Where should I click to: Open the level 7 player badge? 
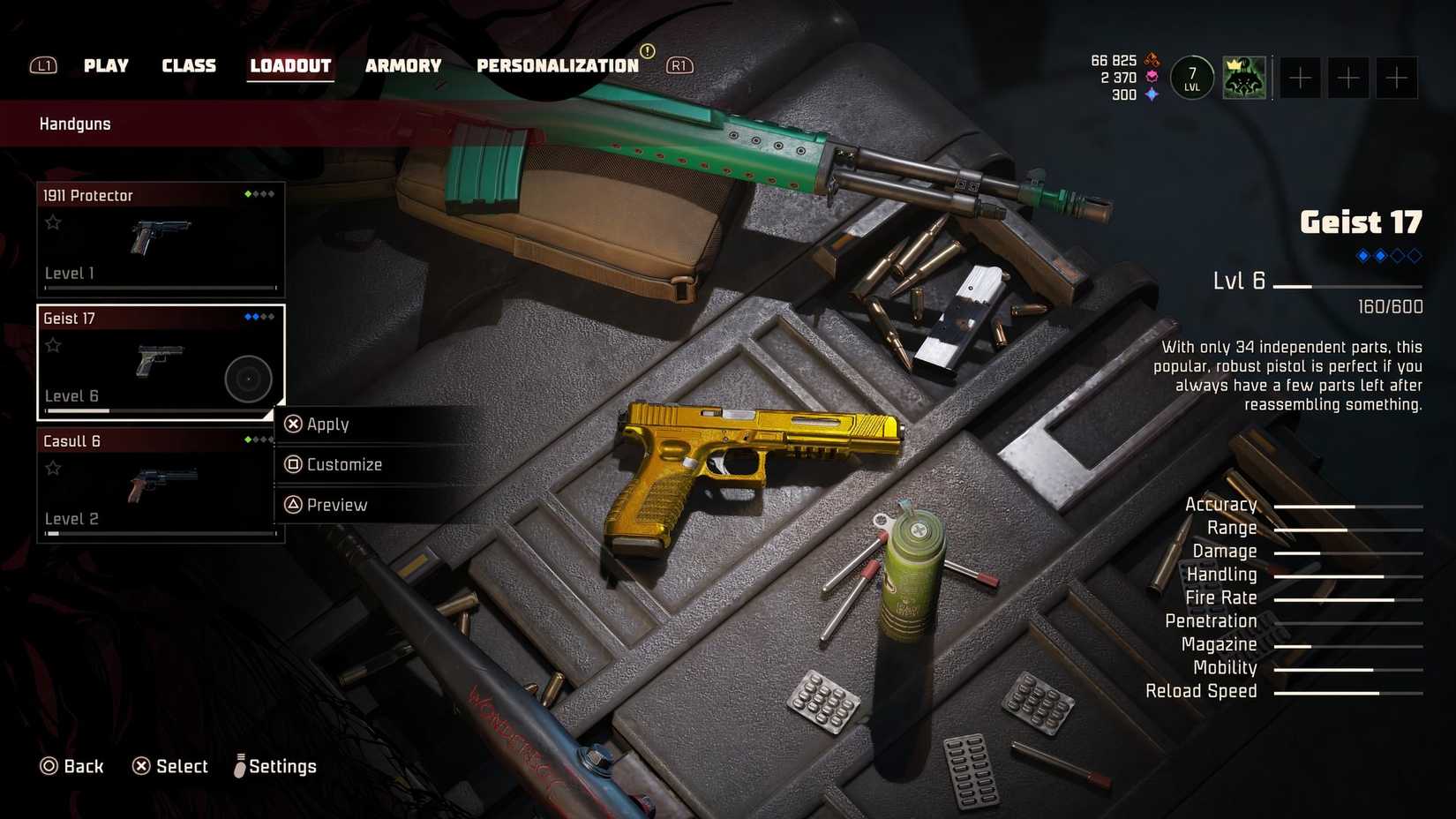point(1191,77)
